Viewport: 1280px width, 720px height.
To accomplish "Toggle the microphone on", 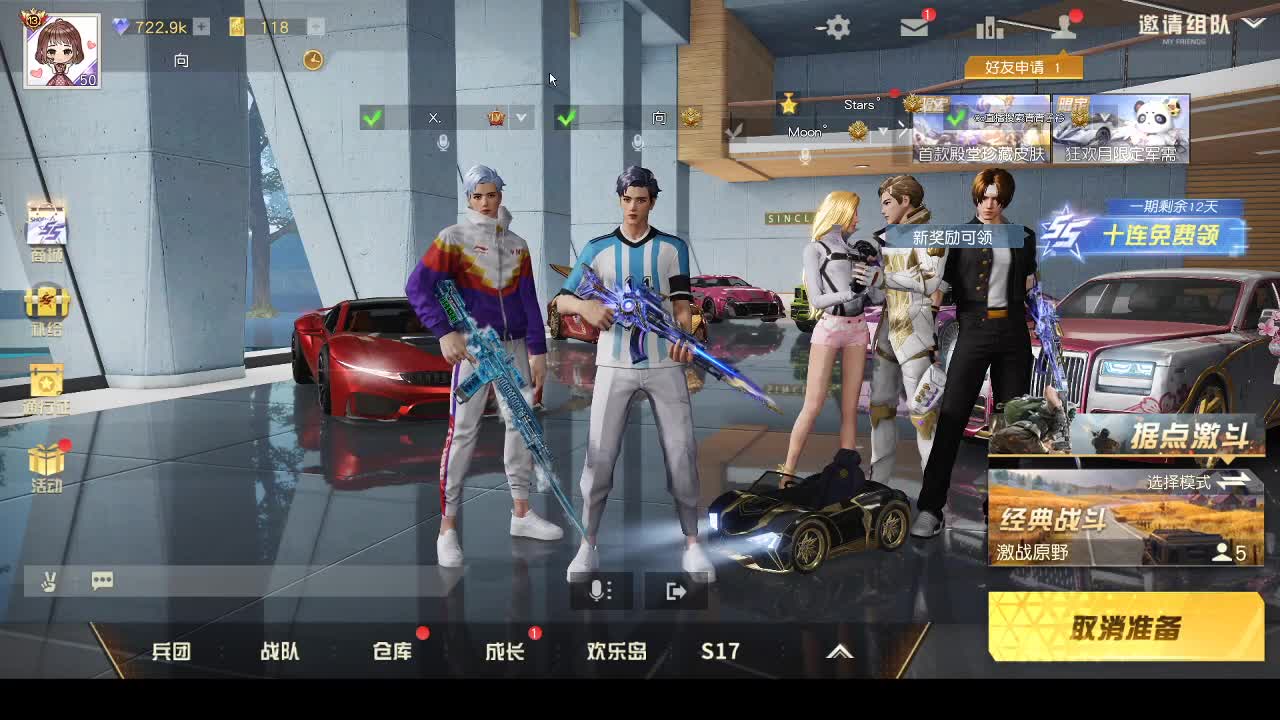I will pyautogui.click(x=598, y=591).
